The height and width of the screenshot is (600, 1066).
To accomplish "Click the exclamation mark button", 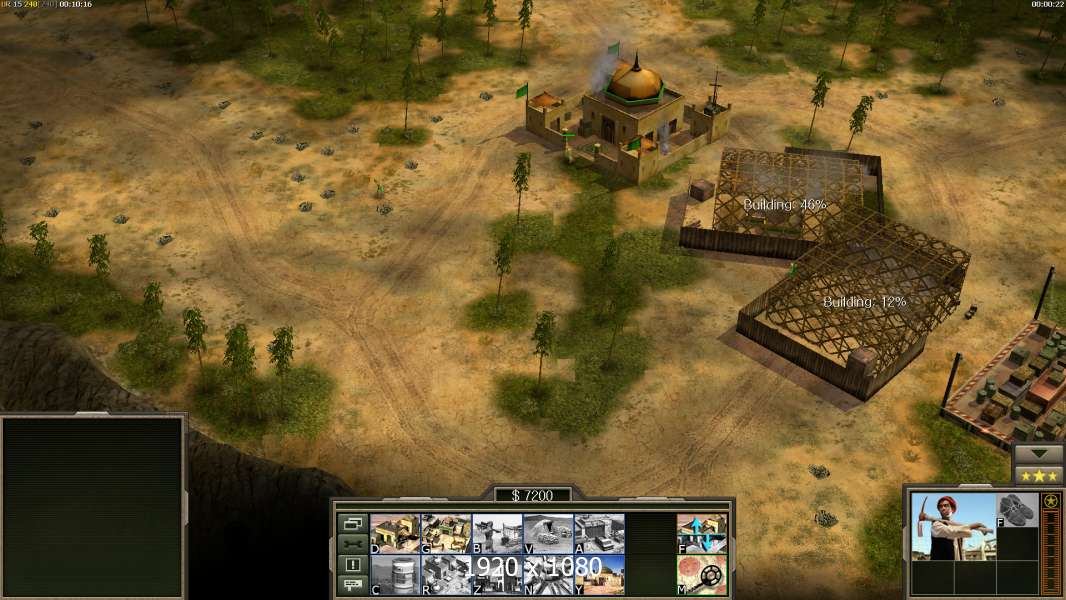I will point(352,565).
